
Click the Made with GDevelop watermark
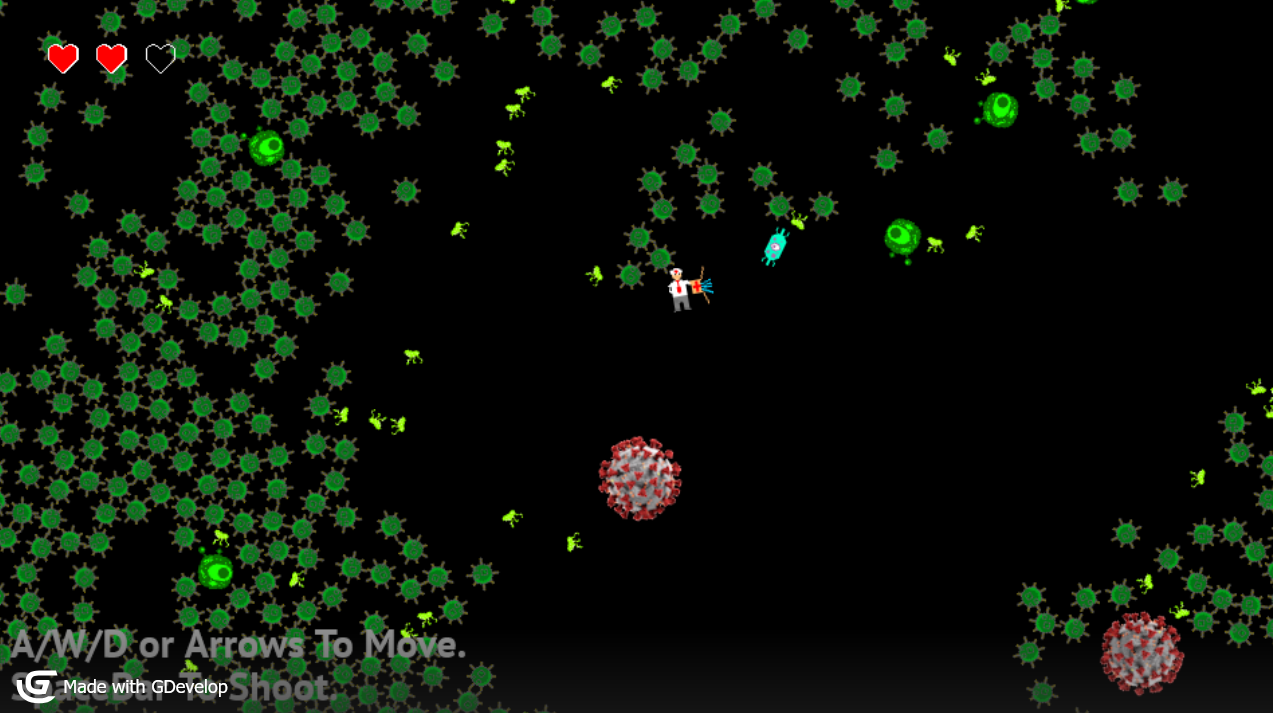tap(122, 687)
